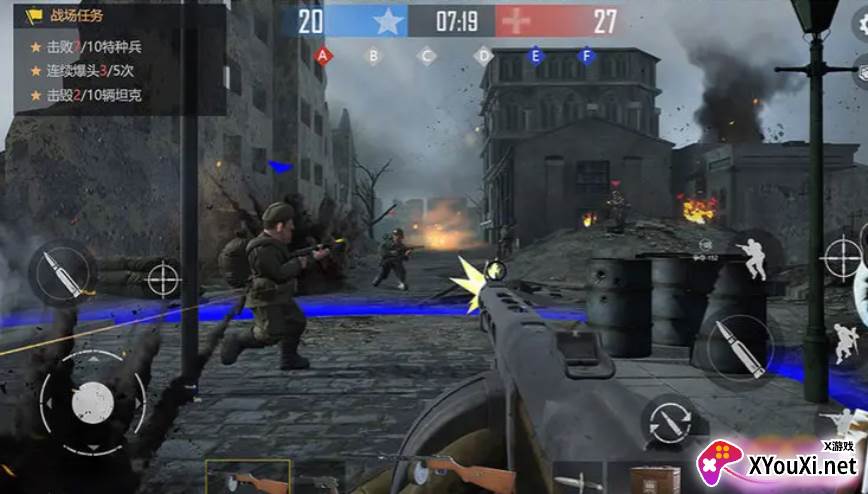The height and width of the screenshot is (494, 868).
Task: Tap the prone soldier stance button
Action: pos(840,423)
